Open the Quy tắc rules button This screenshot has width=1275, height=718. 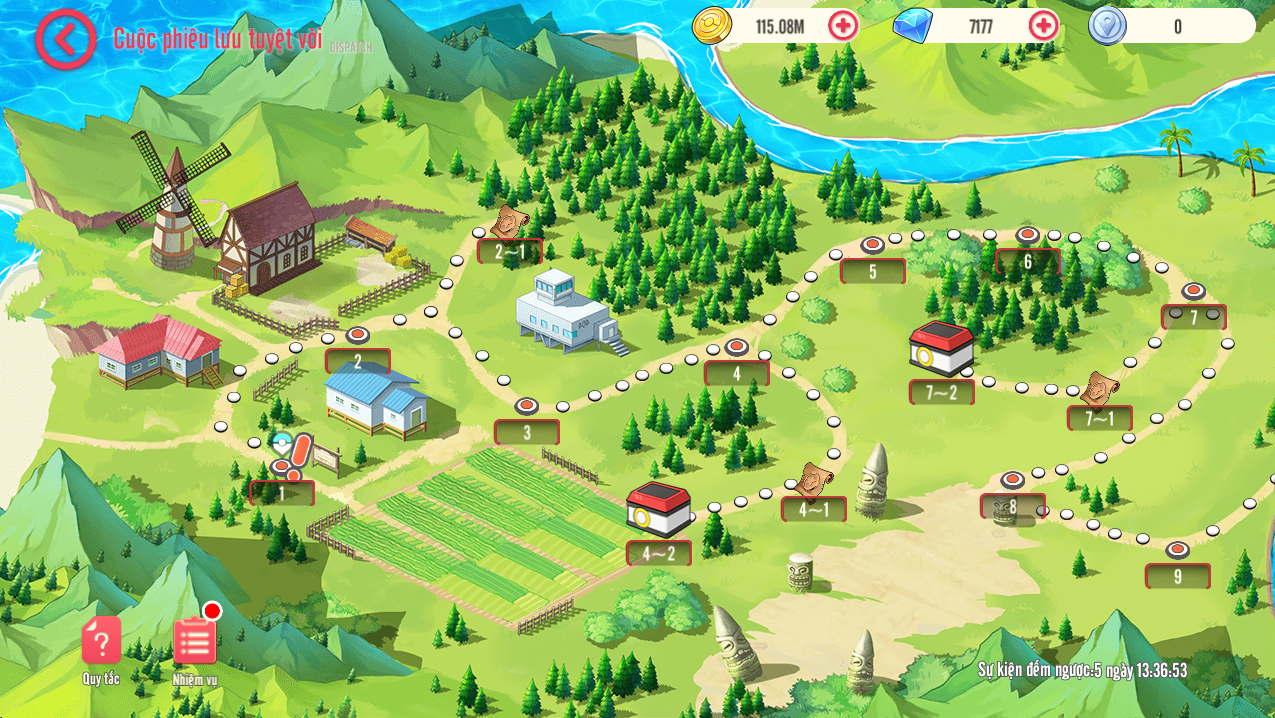101,642
